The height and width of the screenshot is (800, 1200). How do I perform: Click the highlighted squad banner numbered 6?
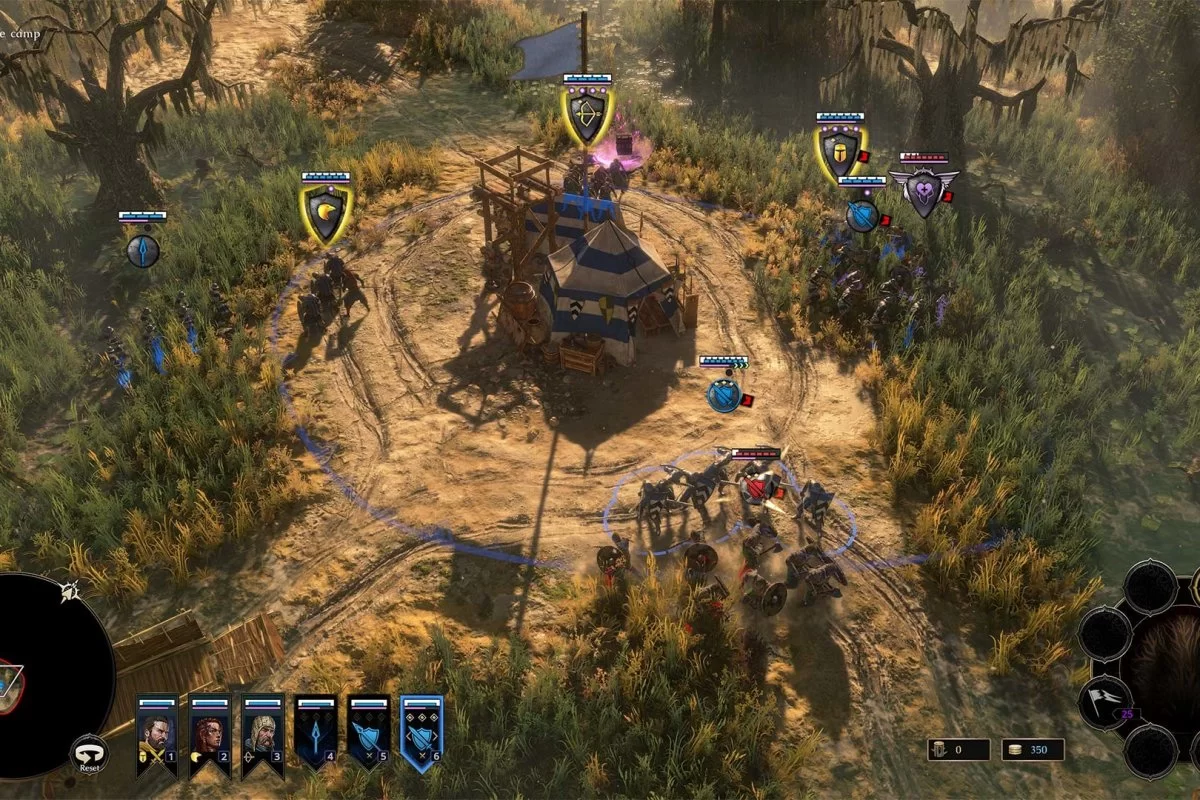click(x=421, y=732)
